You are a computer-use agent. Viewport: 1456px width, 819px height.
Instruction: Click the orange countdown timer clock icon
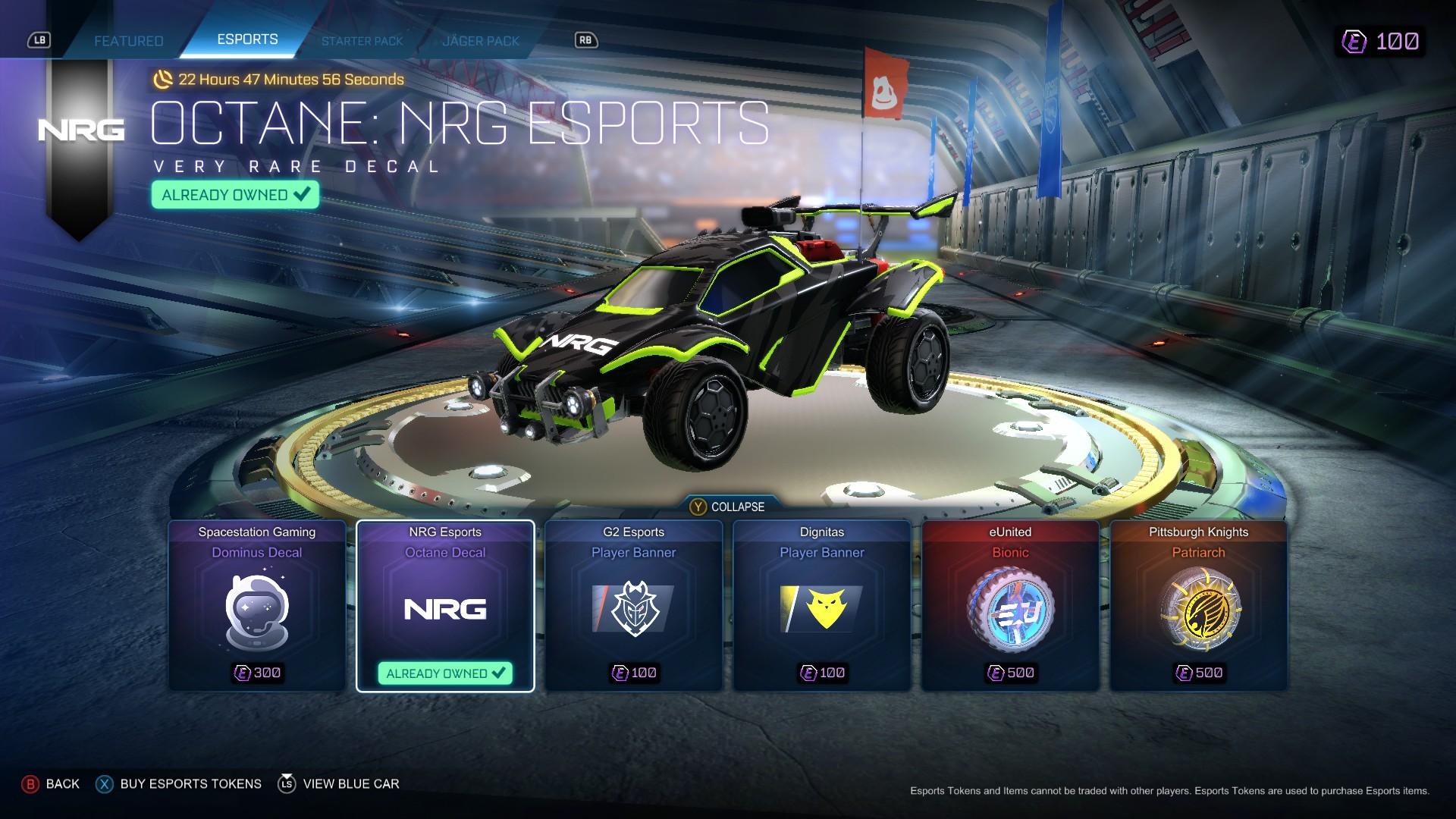163,78
